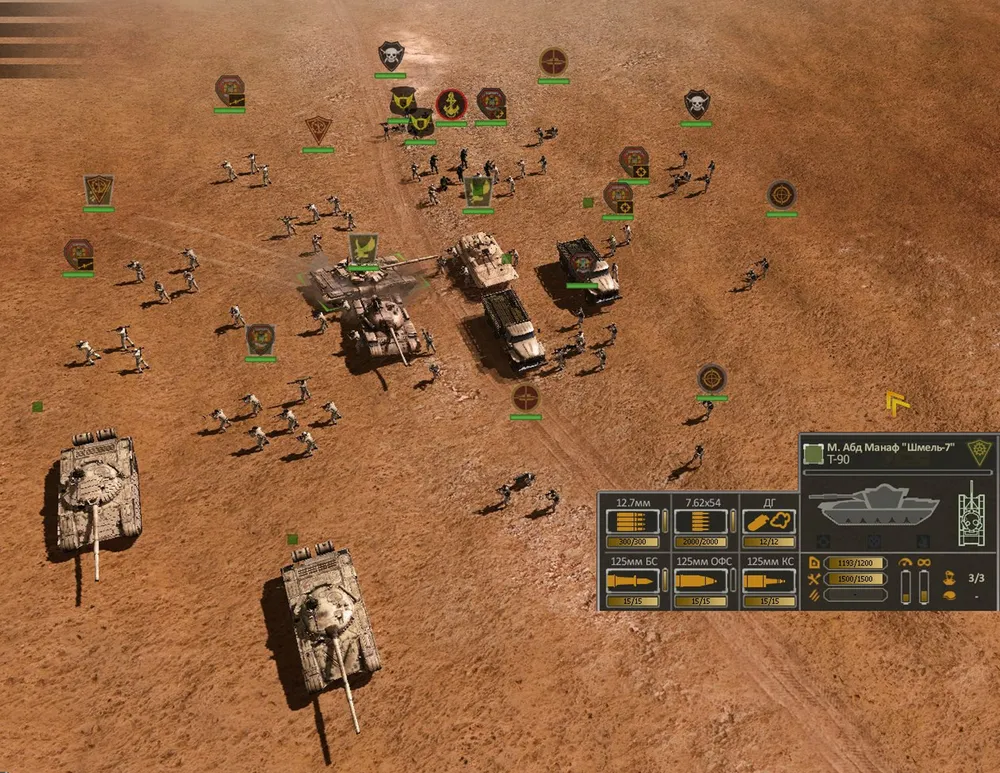Open the top-down tank damage diagram
This screenshot has width=1000, height=773.
tap(972, 513)
